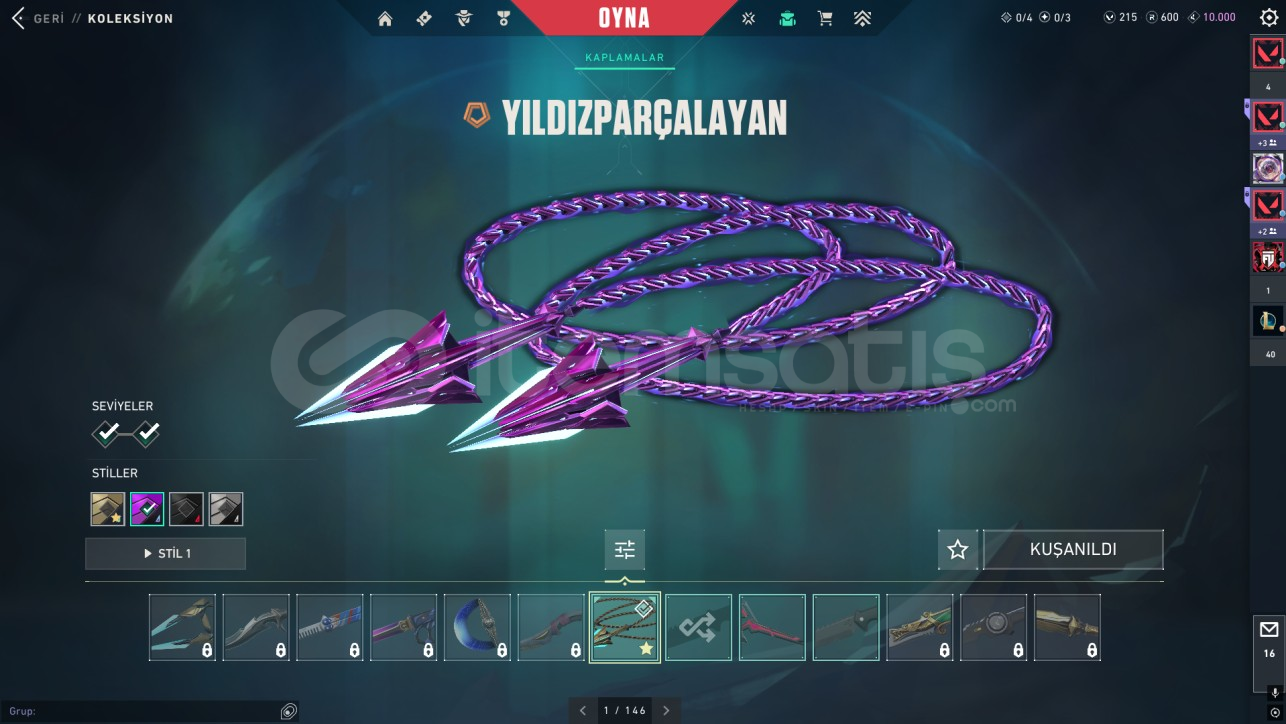Select the purple Stil 2 variant swatch
This screenshot has width=1286, height=724.
[145, 508]
